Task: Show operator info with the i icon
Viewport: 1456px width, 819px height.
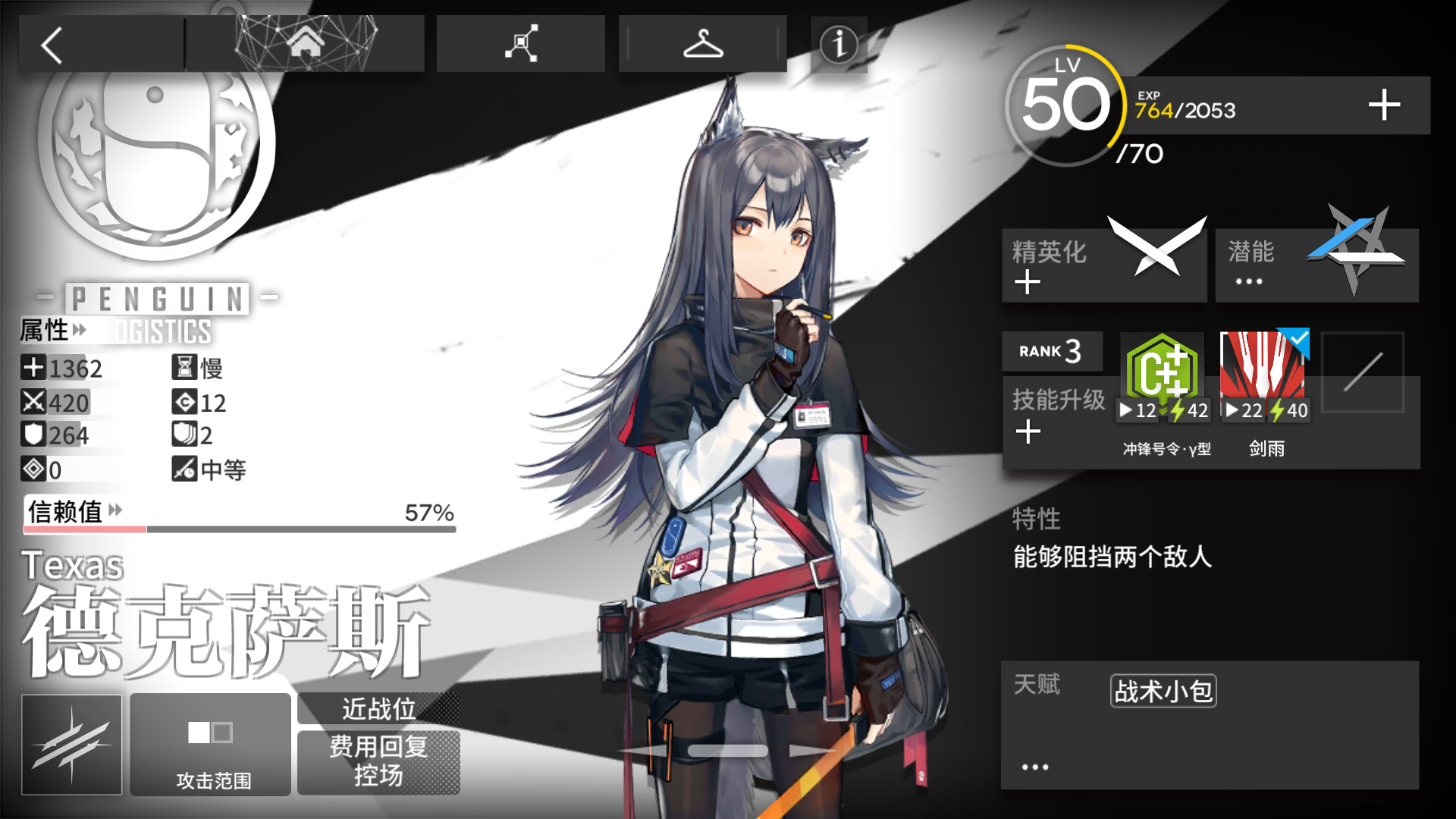Action: (x=838, y=45)
